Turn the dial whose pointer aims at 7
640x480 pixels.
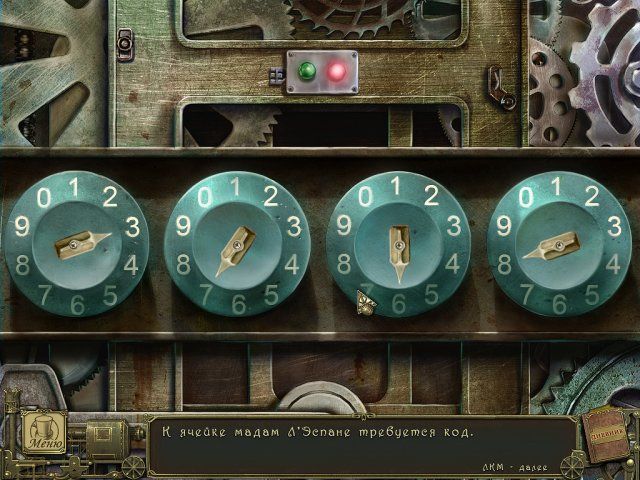[238, 246]
